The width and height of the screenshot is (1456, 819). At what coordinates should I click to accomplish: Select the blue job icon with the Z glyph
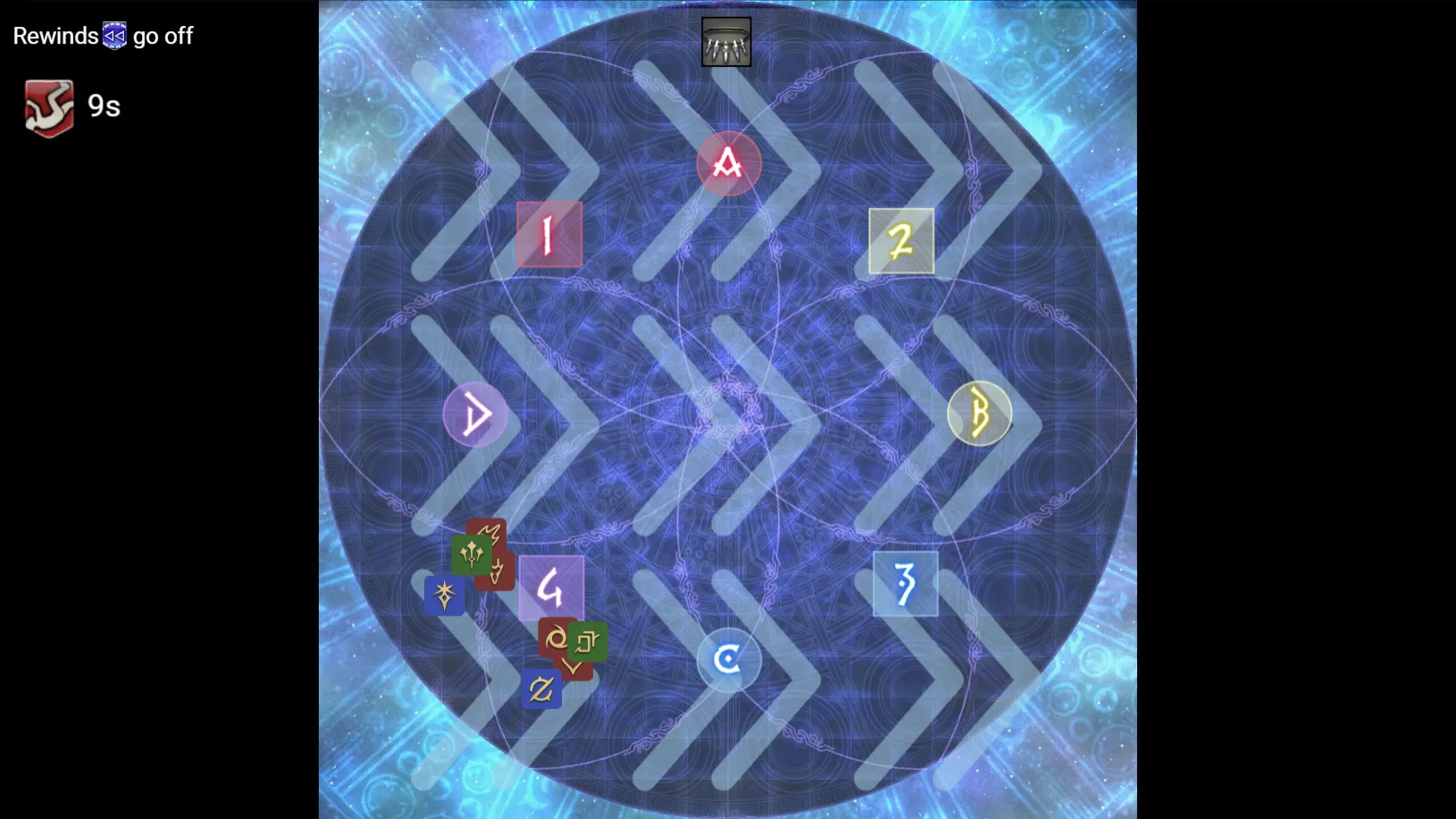[x=541, y=689]
